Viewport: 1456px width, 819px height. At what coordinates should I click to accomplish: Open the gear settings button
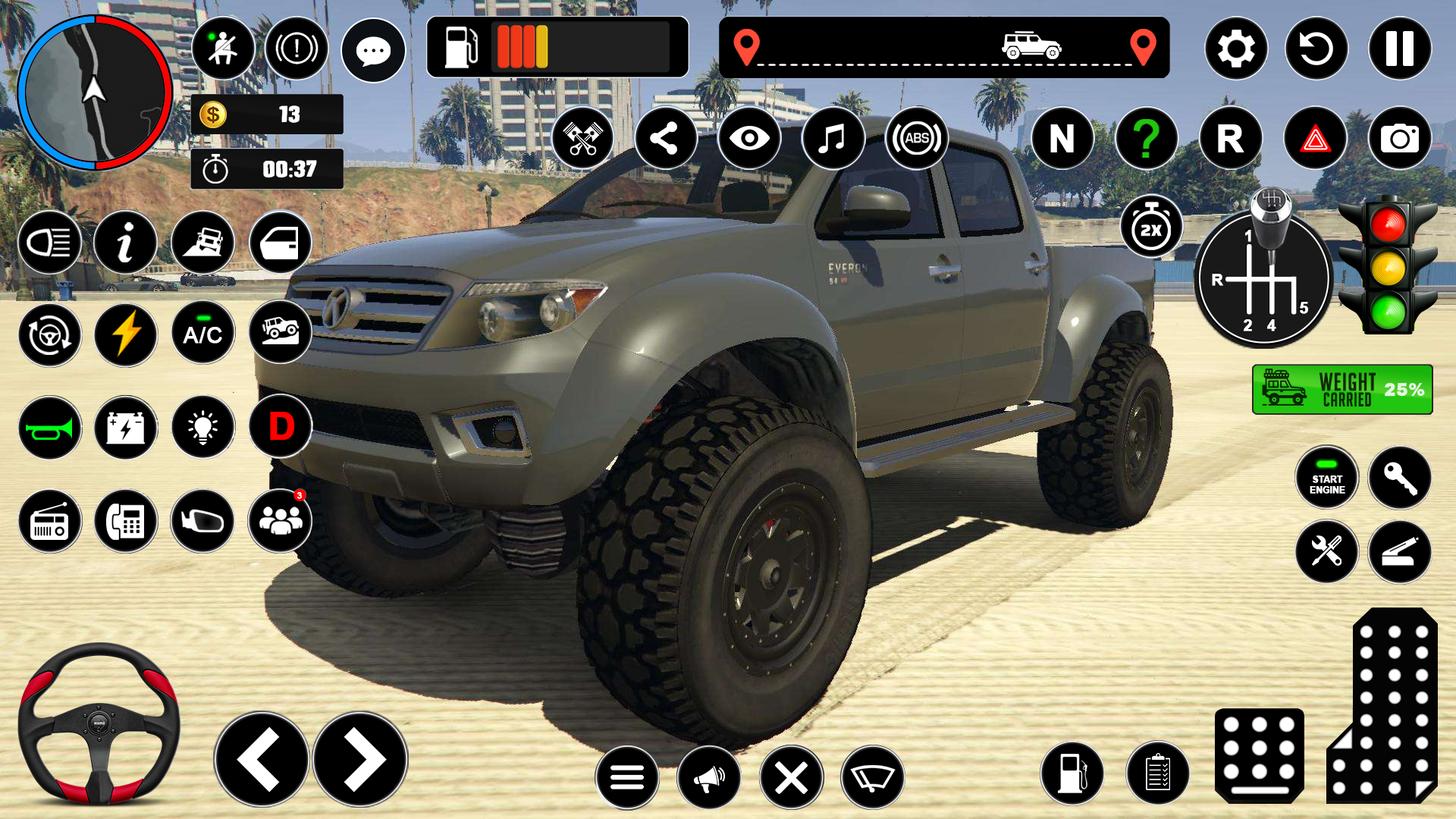click(1236, 49)
